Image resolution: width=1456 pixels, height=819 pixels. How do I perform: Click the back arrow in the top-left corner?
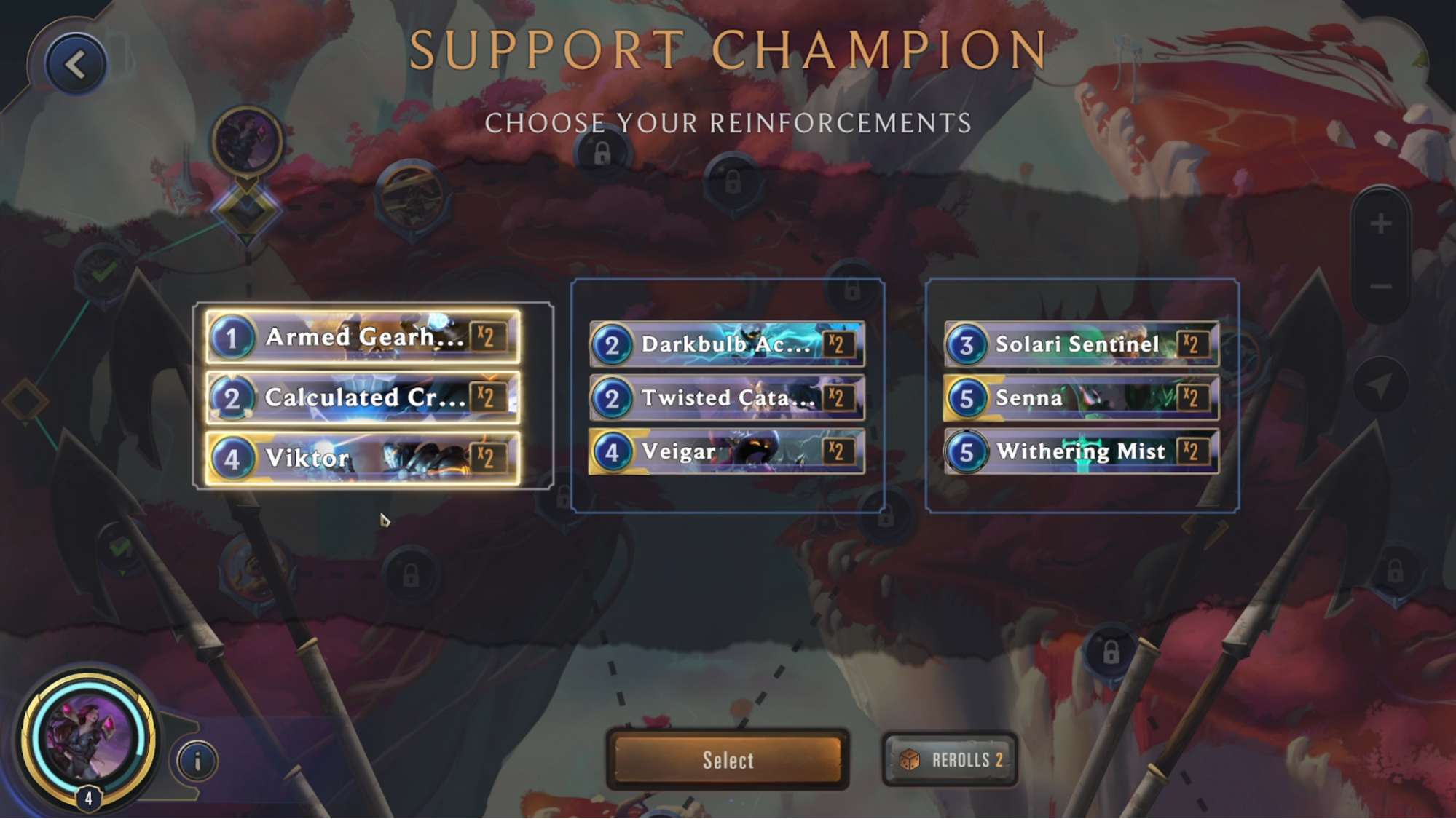75,63
